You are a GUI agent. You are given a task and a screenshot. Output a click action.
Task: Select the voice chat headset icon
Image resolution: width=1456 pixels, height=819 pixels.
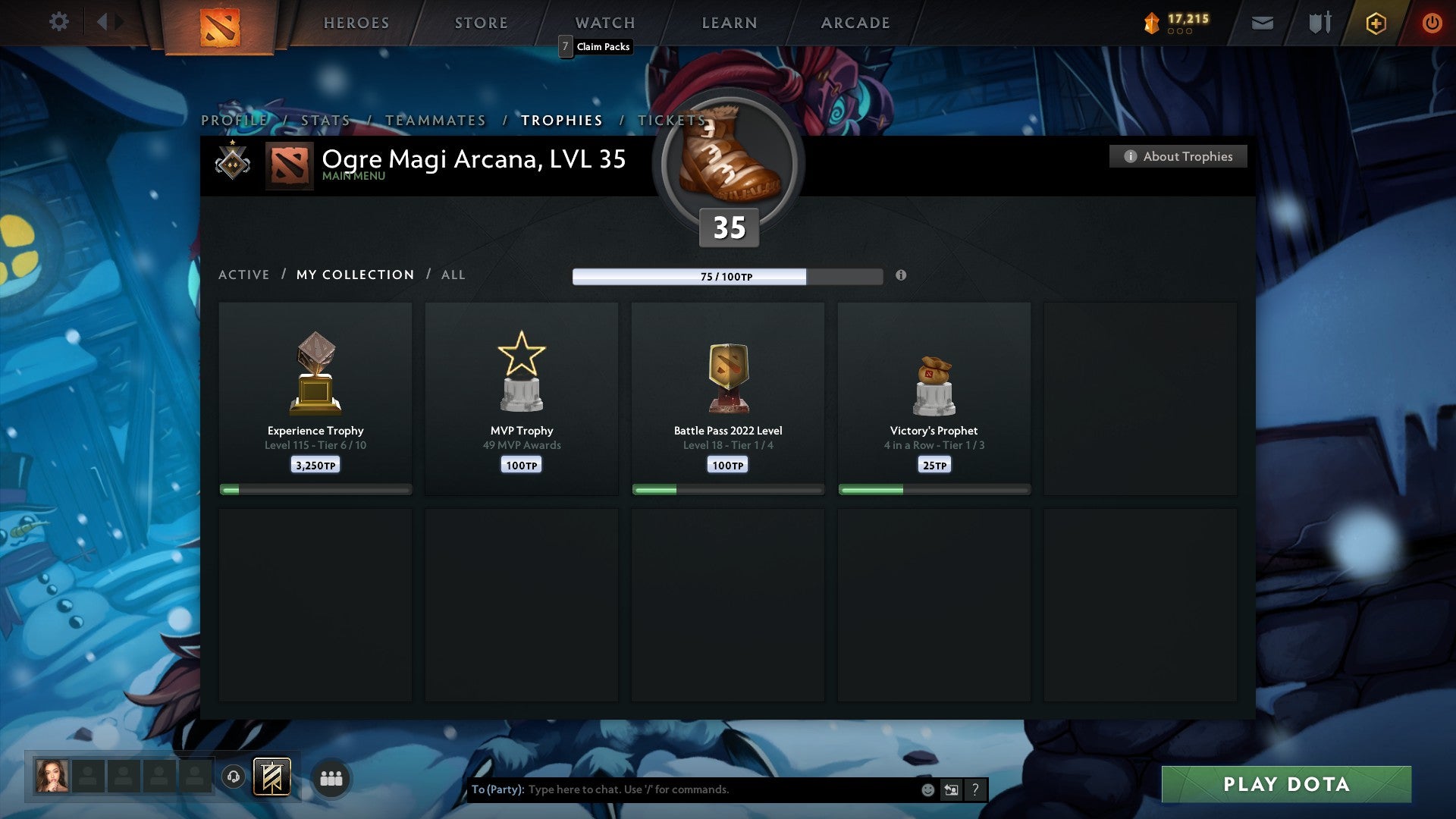[234, 777]
